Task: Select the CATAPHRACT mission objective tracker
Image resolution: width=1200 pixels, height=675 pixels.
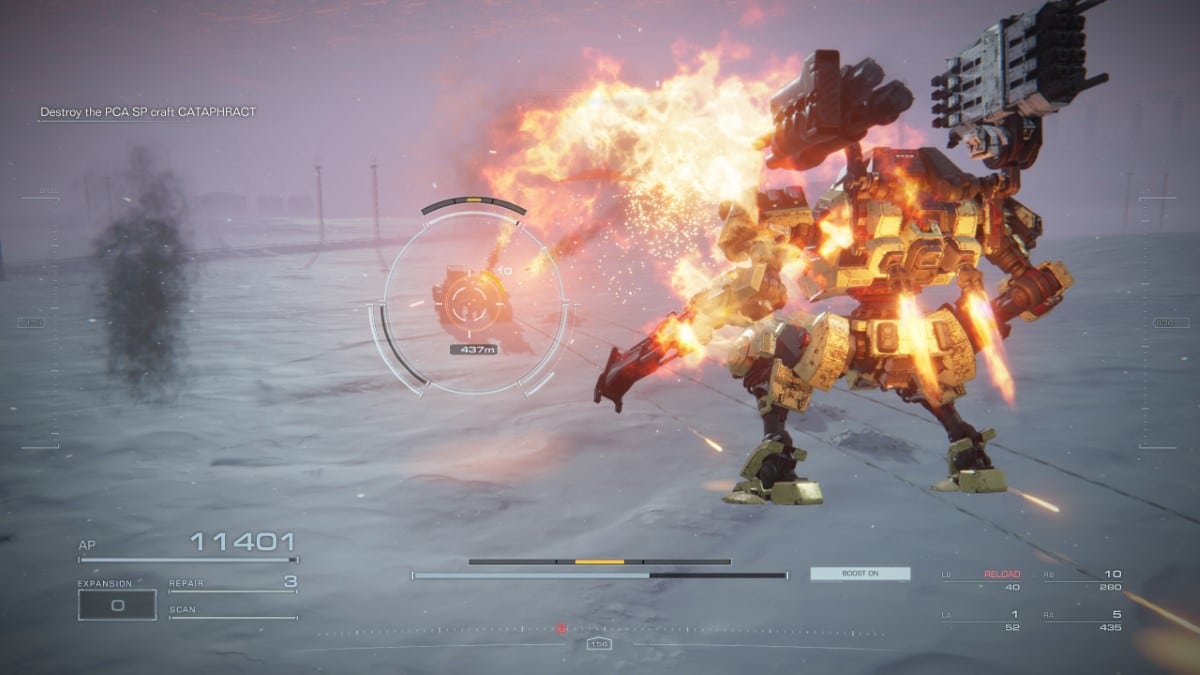Action: pyautogui.click(x=148, y=112)
